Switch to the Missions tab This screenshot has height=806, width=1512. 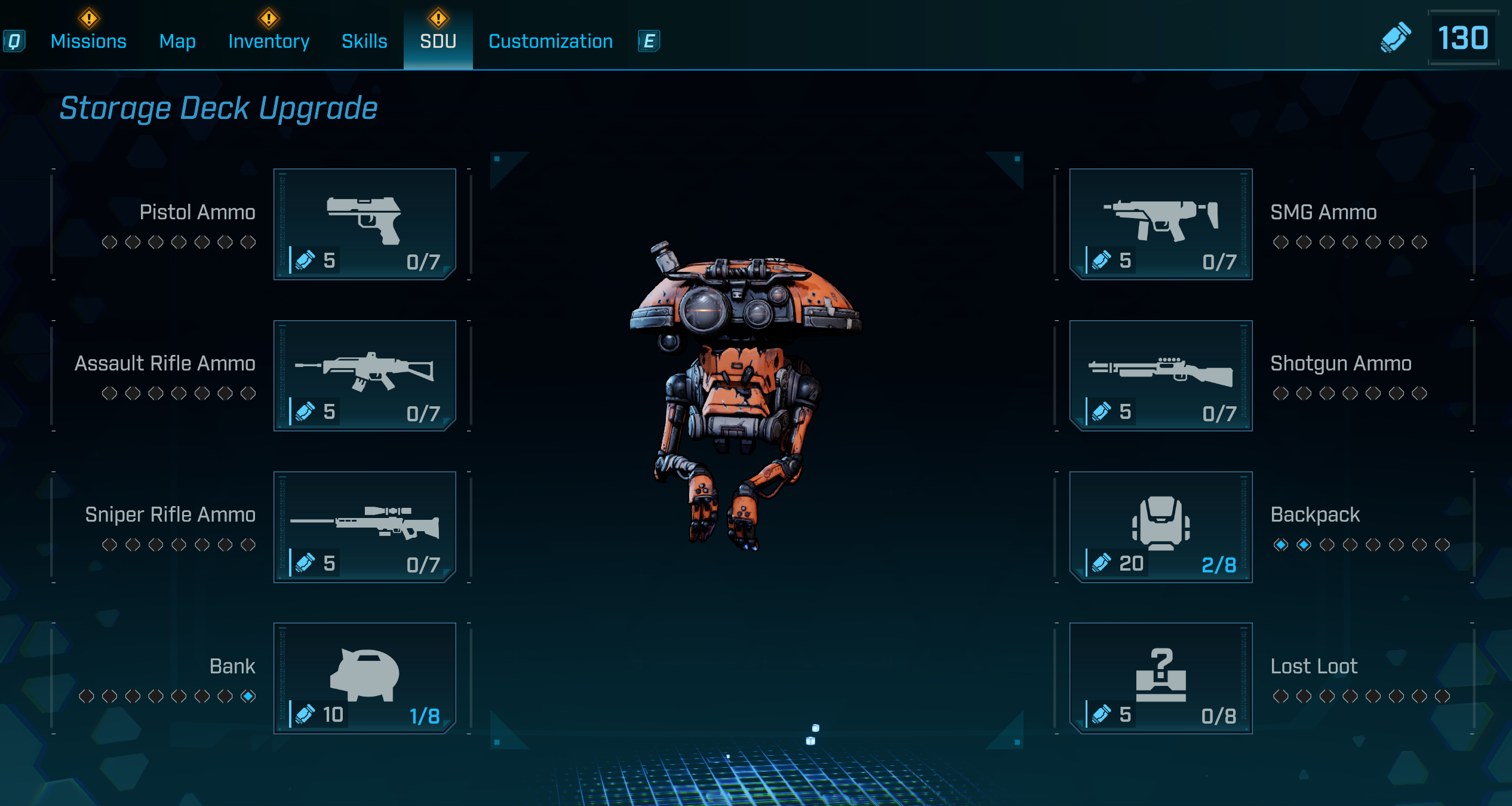click(x=88, y=41)
